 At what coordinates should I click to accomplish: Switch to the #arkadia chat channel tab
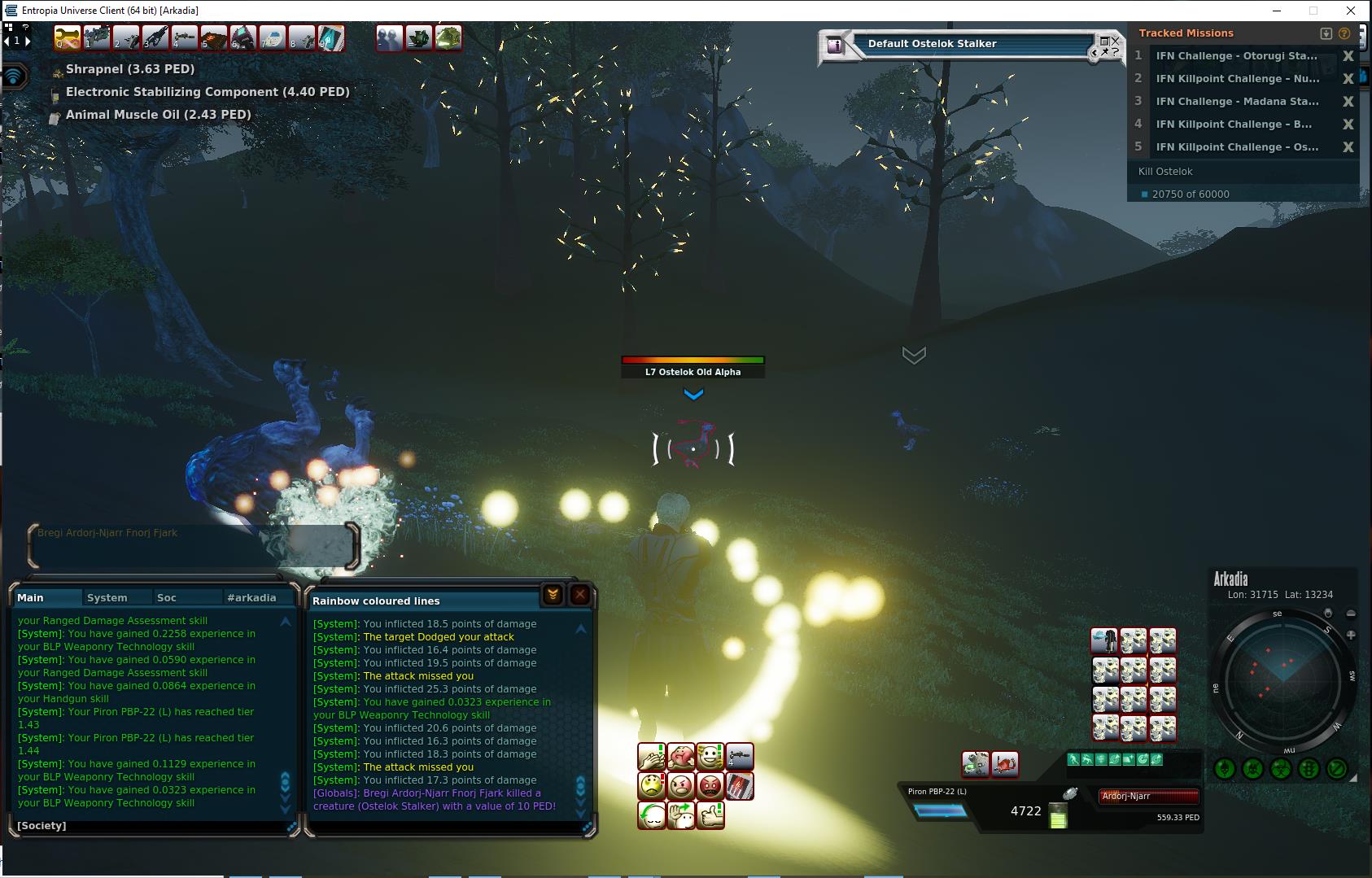[251, 597]
